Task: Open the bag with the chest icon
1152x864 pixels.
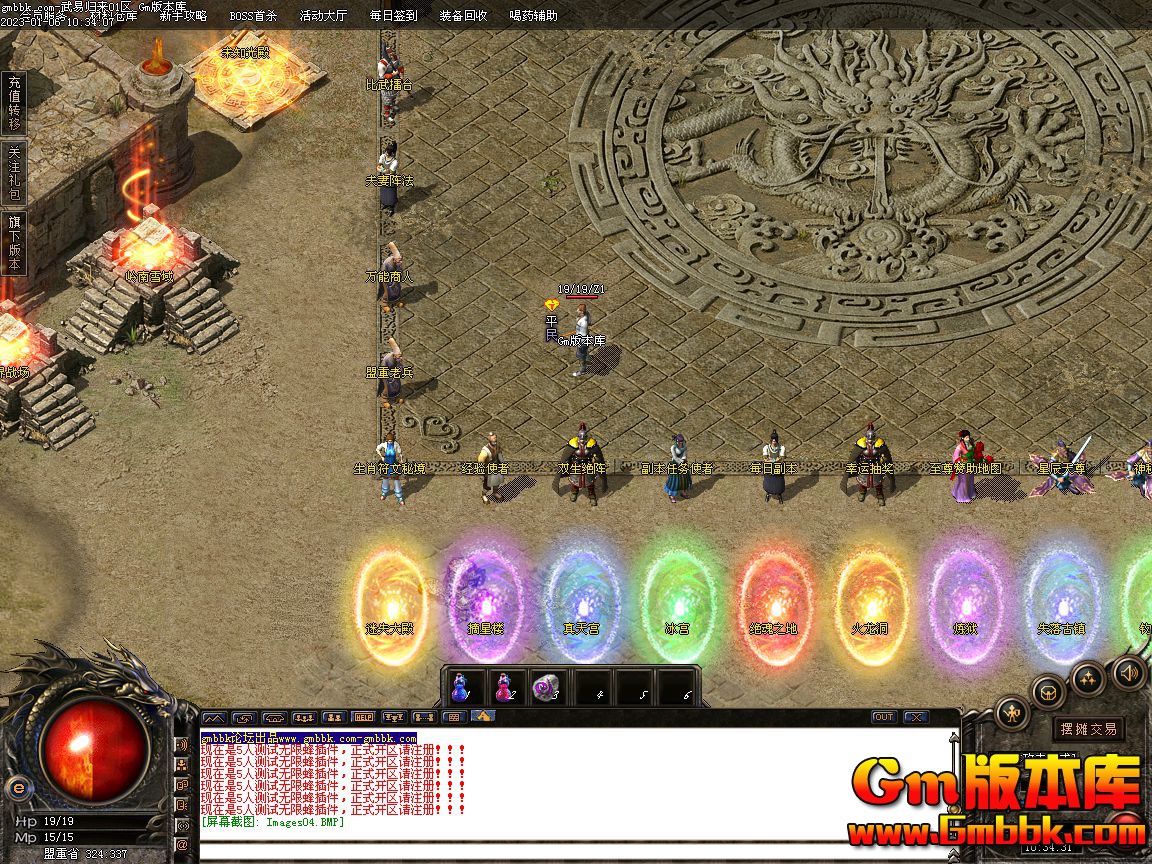Action: coord(1048,690)
